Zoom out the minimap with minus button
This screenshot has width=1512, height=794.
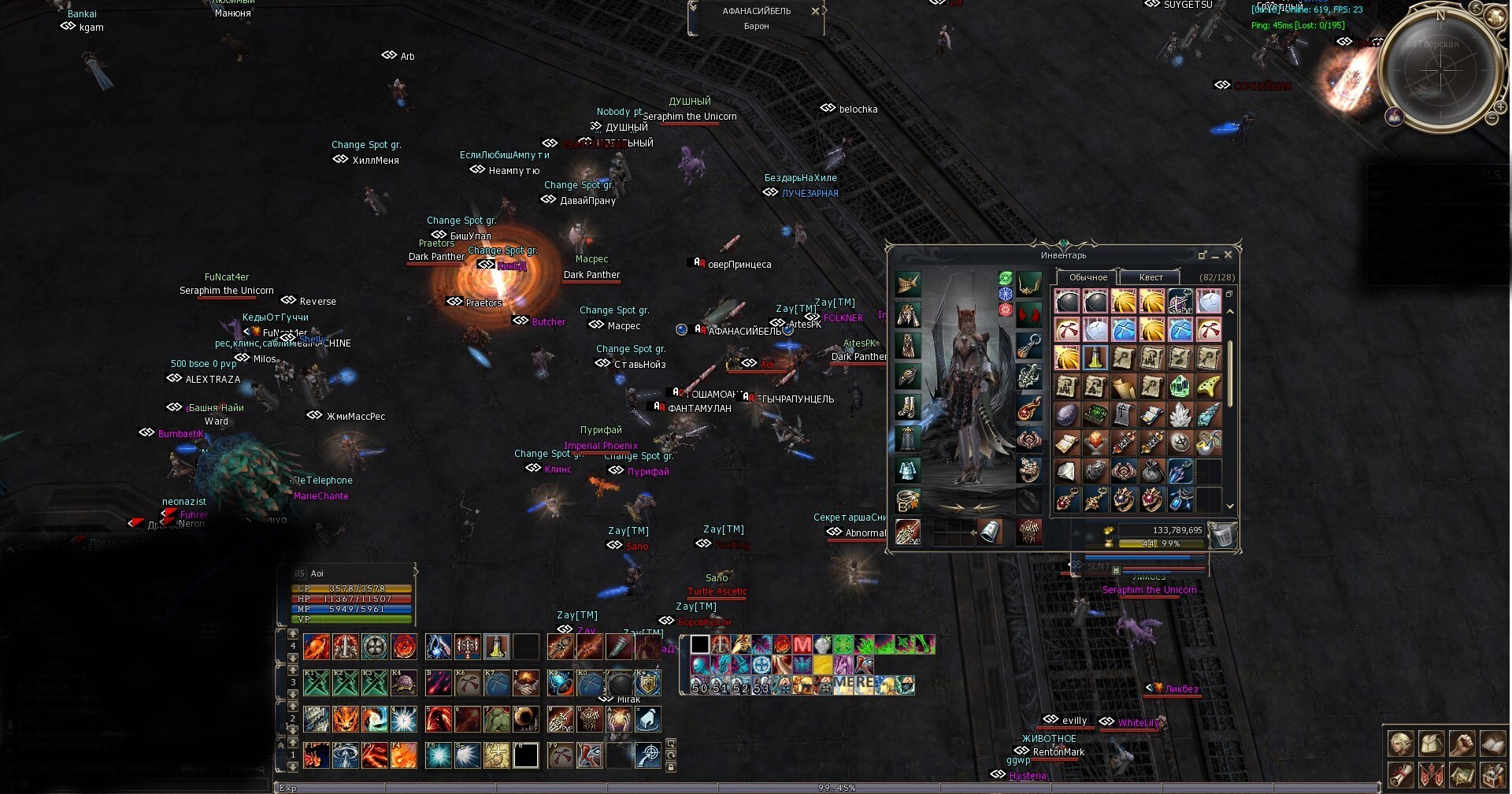1491,118
